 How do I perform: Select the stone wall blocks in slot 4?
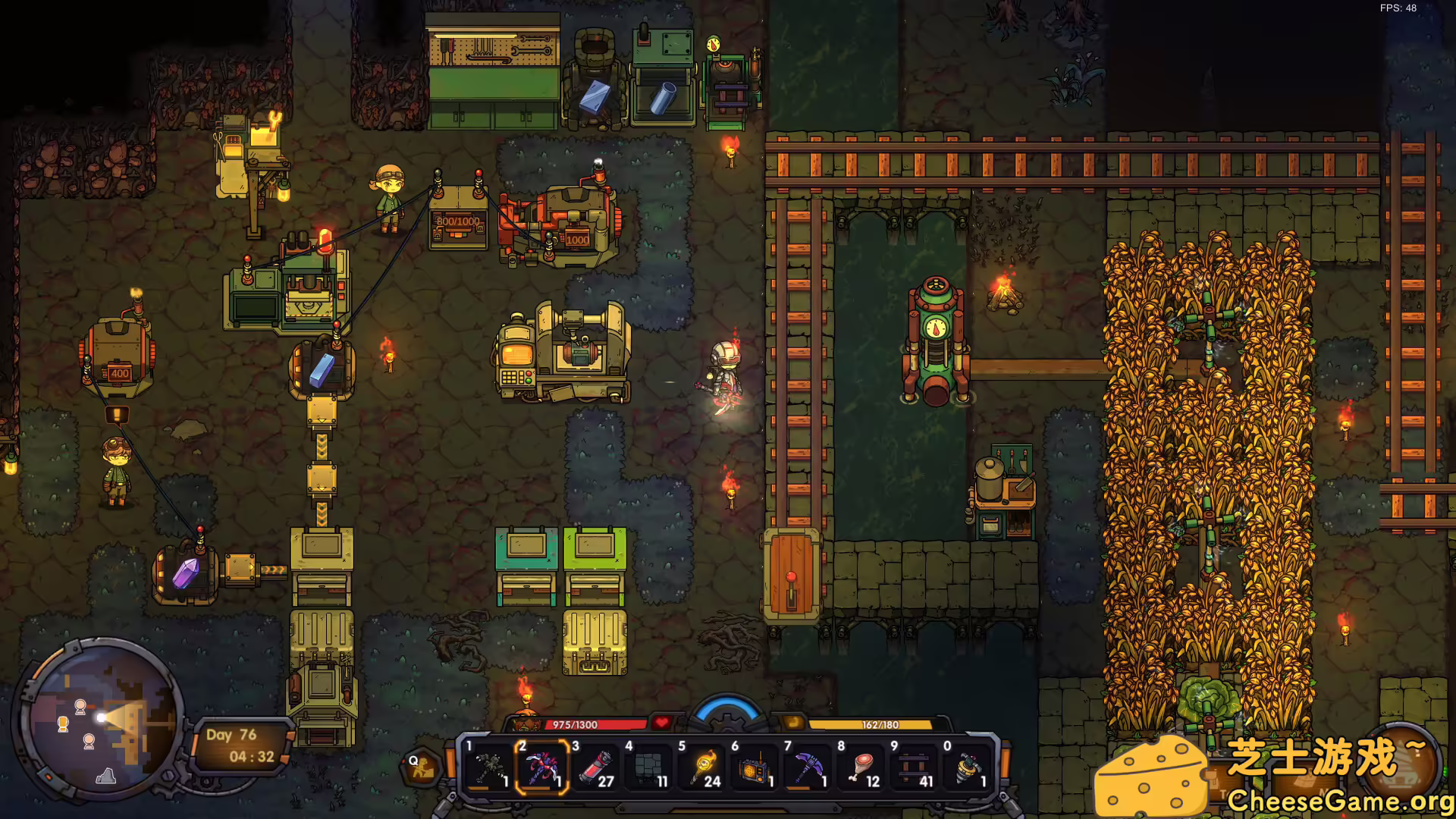648,767
